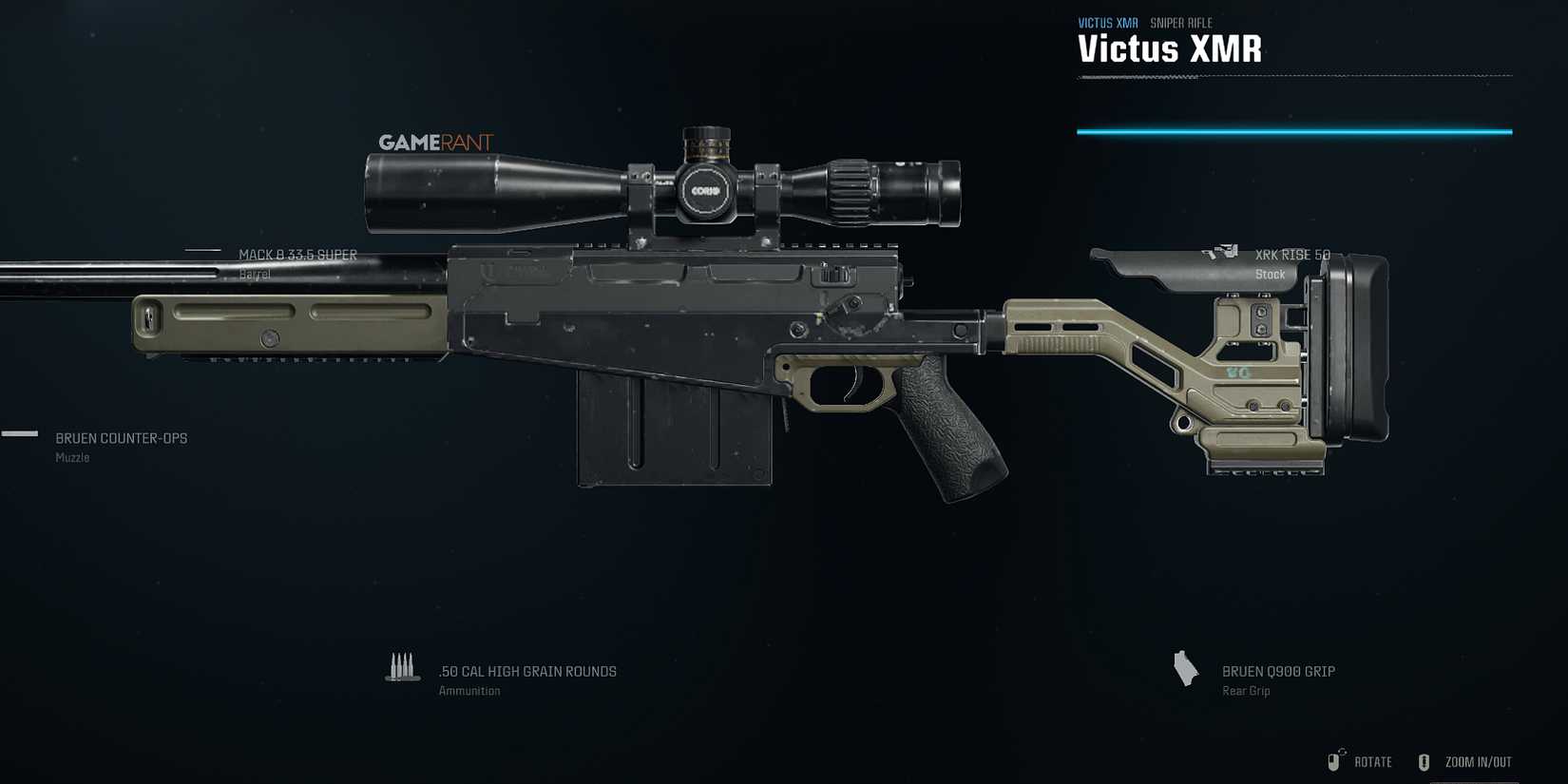The width and height of the screenshot is (1568, 784).
Task: Click the ZOOM IN/OUT label text
Action: (x=1478, y=761)
